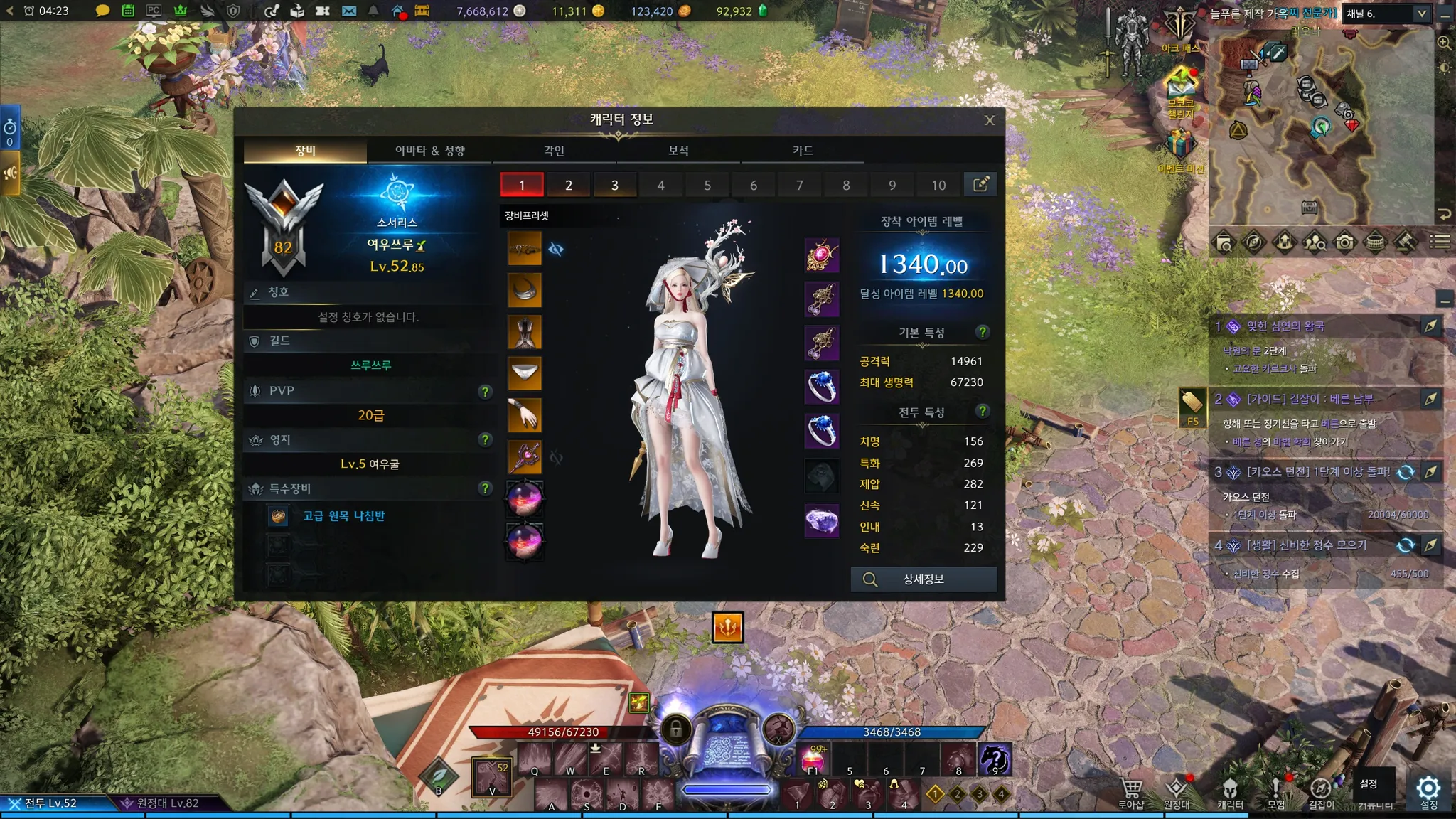Viewport: 1456px width, 819px height.
Task: Open the mail envelope icon
Action: pos(348,11)
